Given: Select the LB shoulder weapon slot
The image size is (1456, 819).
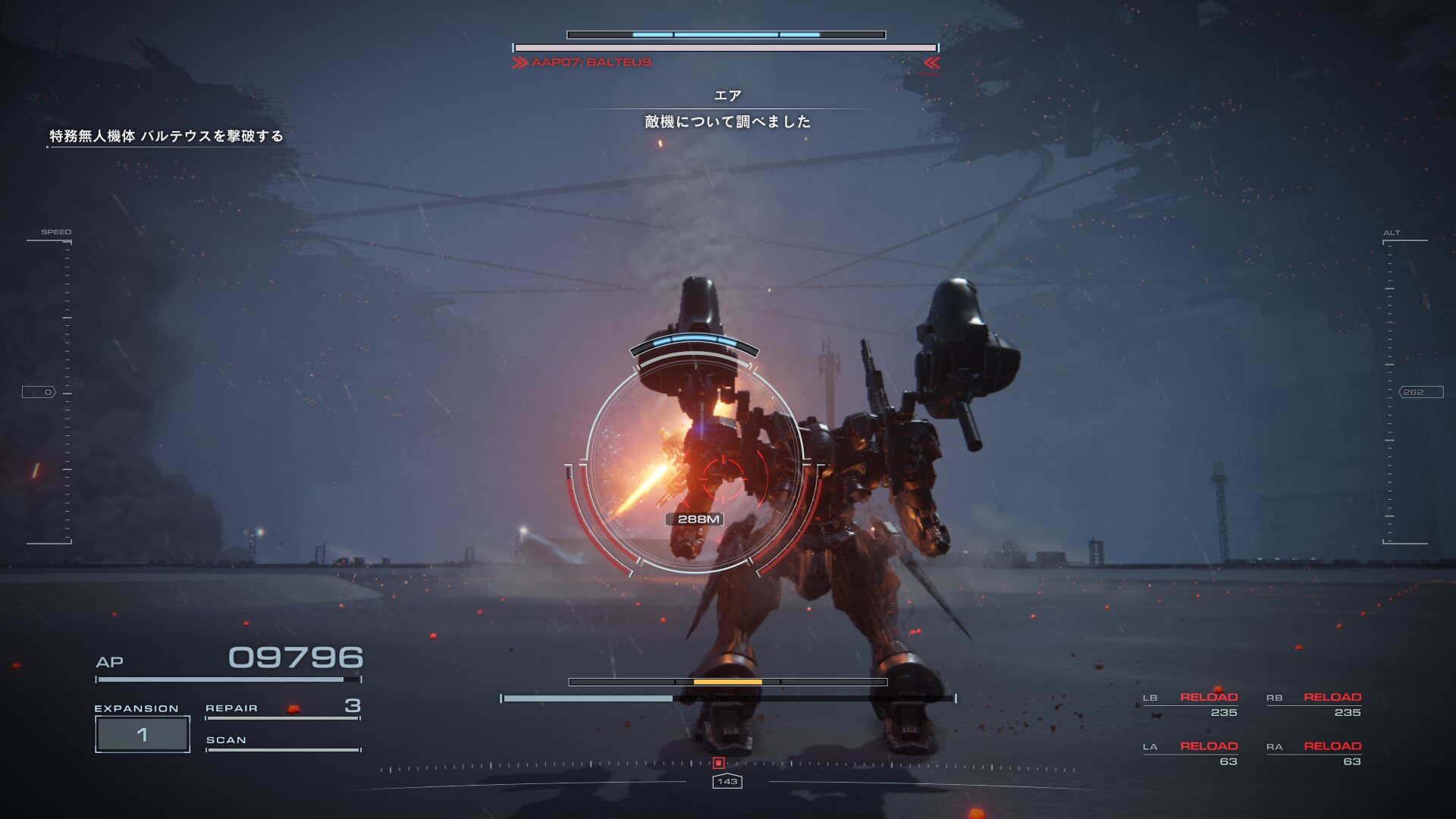Looking at the screenshot, I should click(1191, 704).
